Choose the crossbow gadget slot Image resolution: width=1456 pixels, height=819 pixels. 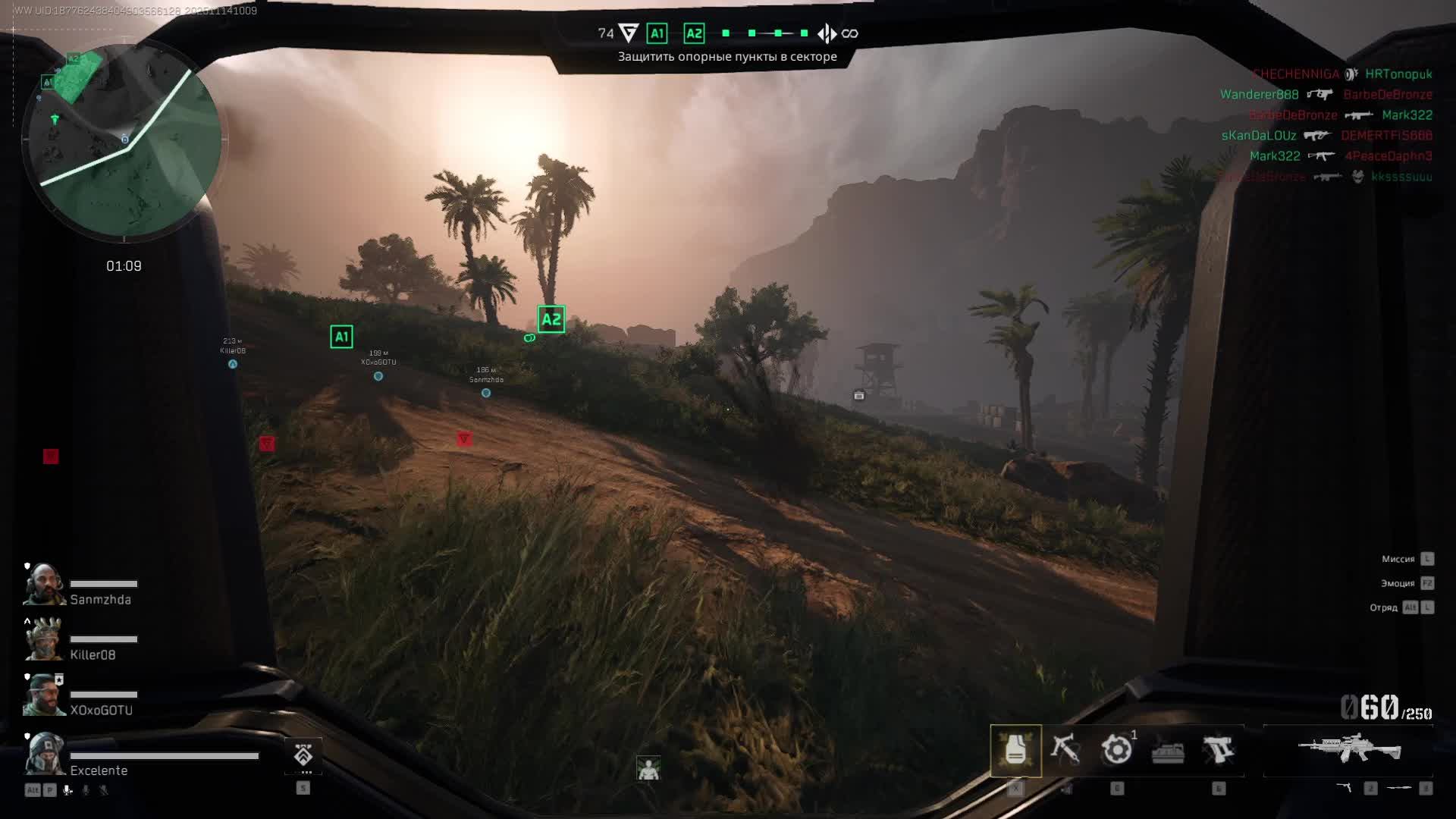1065,750
